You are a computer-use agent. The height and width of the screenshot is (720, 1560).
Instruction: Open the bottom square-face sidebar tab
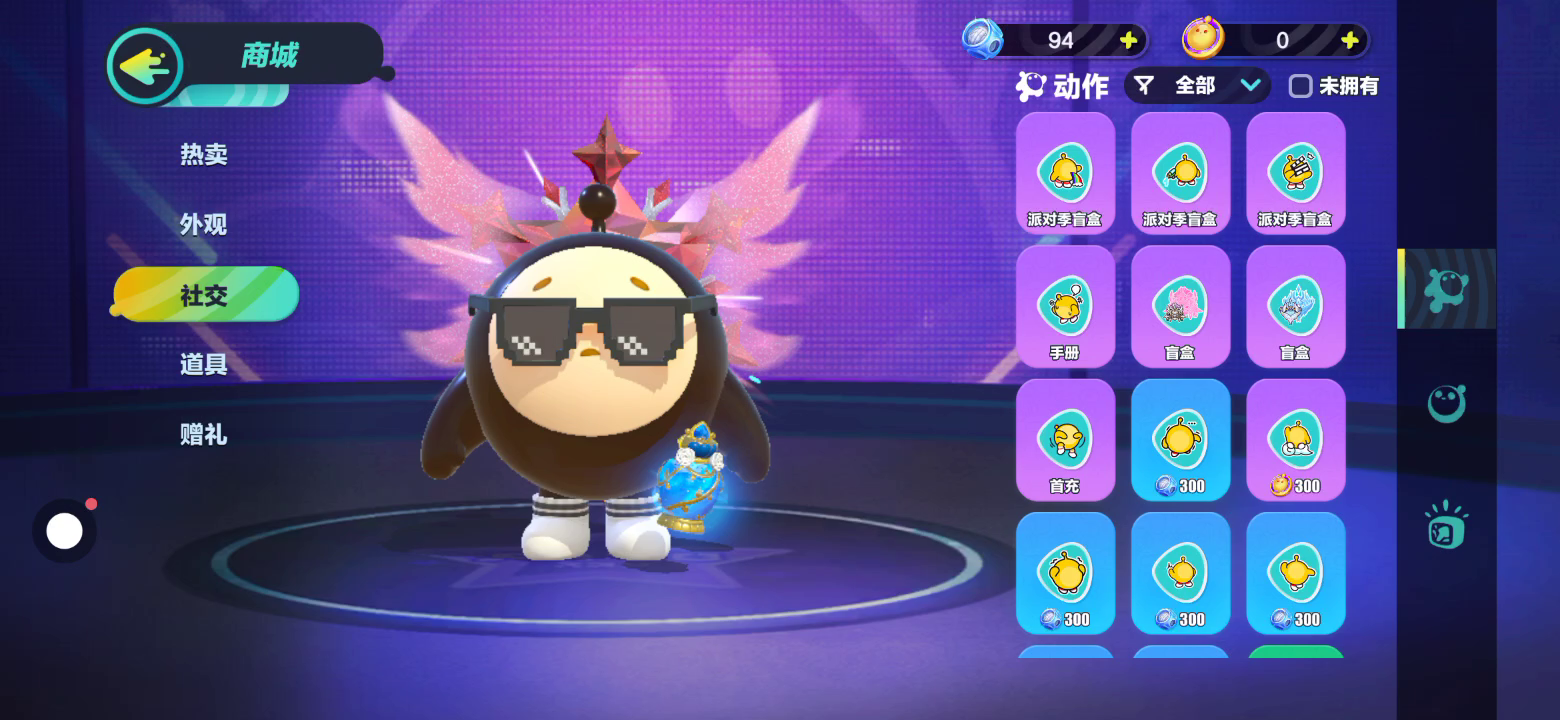coord(1446,525)
